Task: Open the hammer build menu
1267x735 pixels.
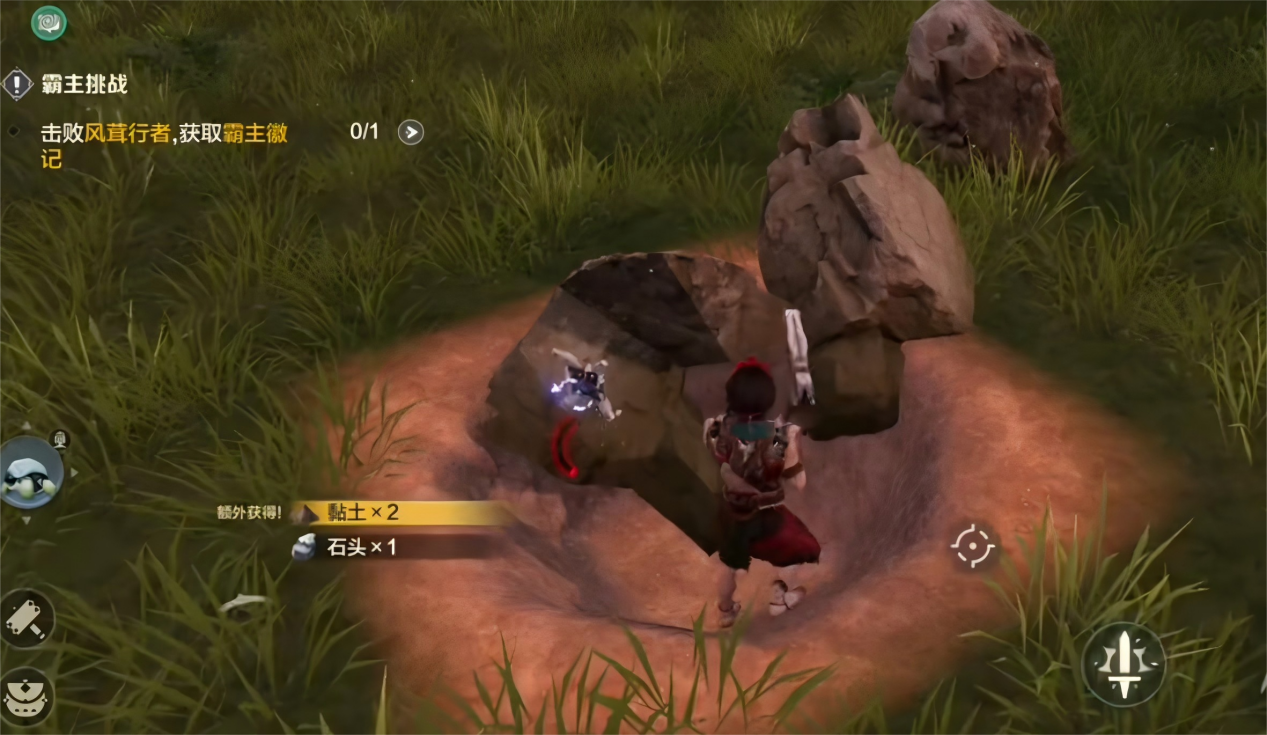Action: click(x=26, y=619)
